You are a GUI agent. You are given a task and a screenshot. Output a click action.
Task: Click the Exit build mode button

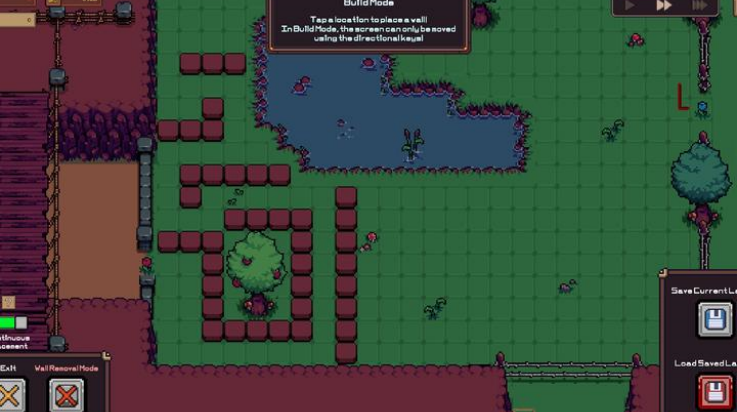[10, 395]
